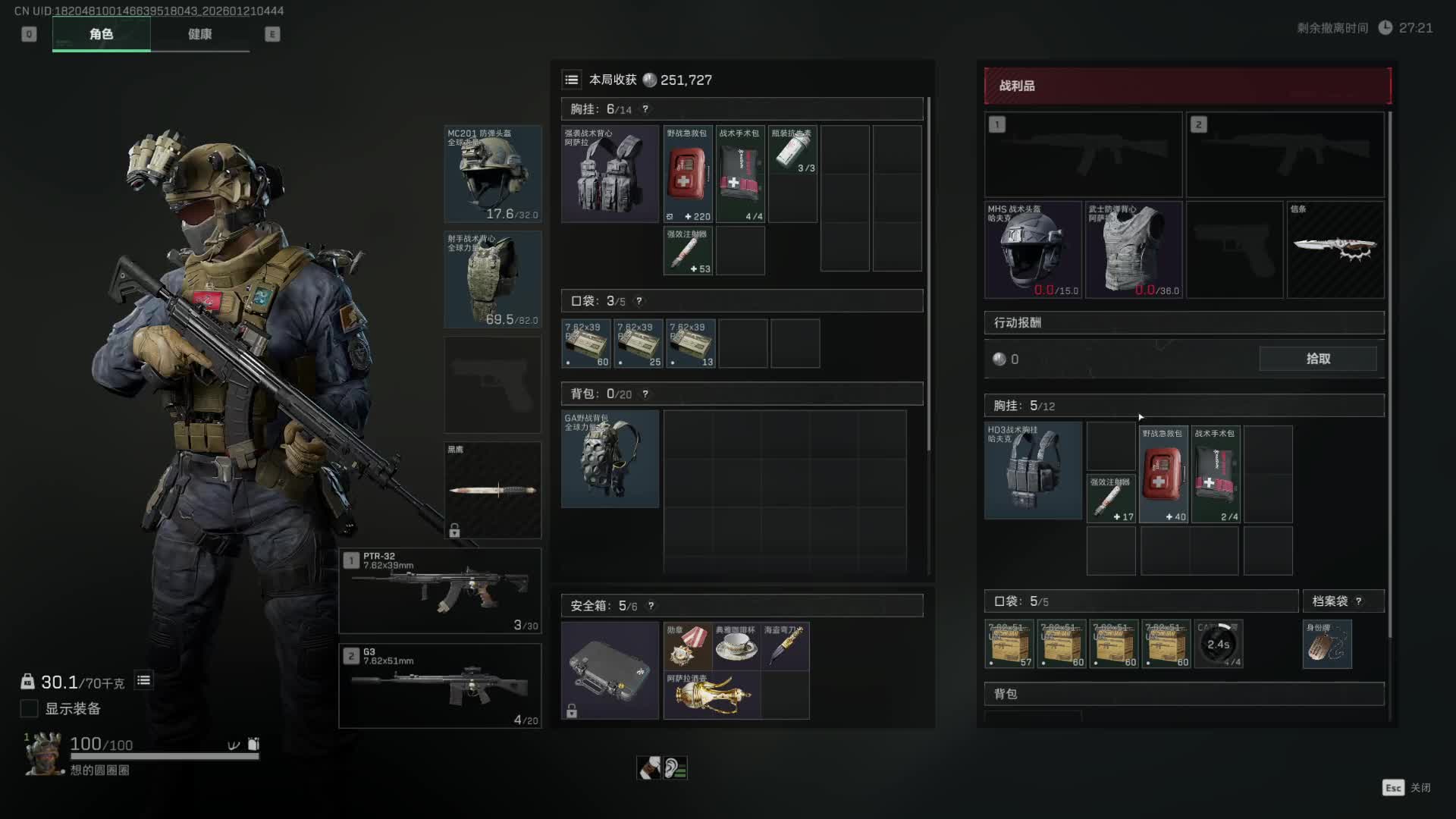
Task: Click the 胸挂 help question mark
Action: coord(645,109)
